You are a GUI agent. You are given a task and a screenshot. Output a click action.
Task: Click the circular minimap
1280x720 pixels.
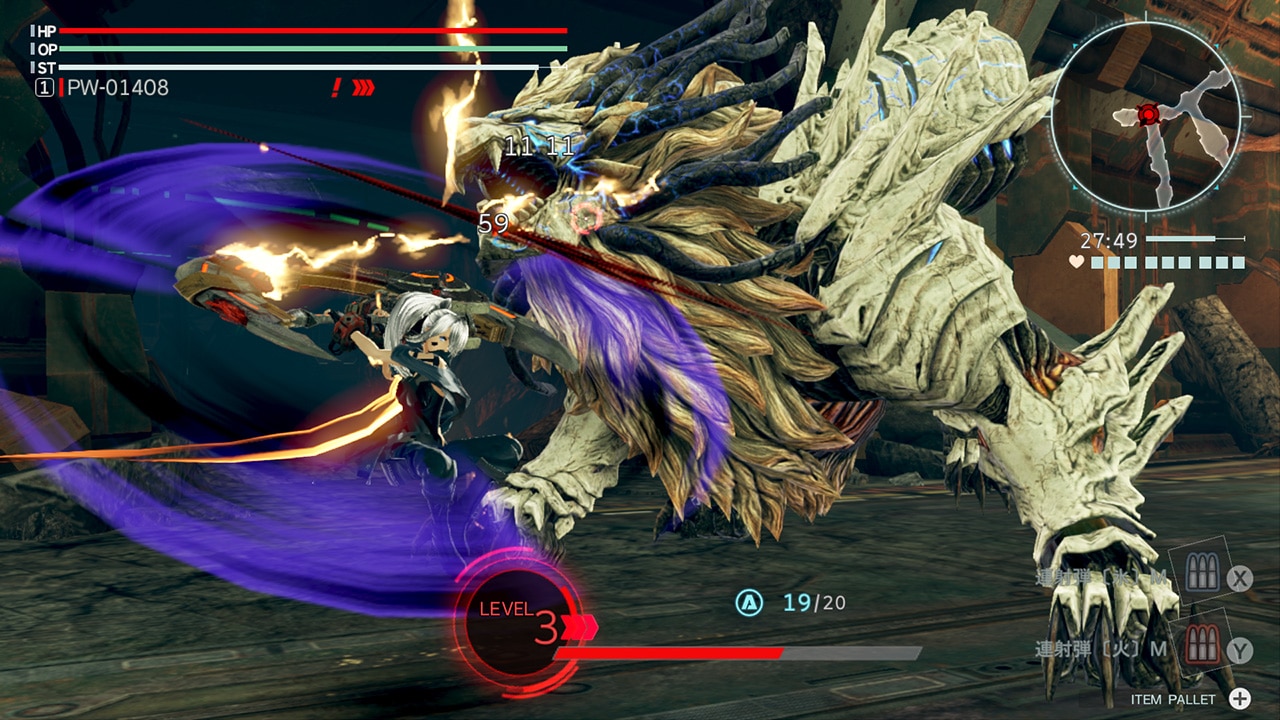point(1146,116)
